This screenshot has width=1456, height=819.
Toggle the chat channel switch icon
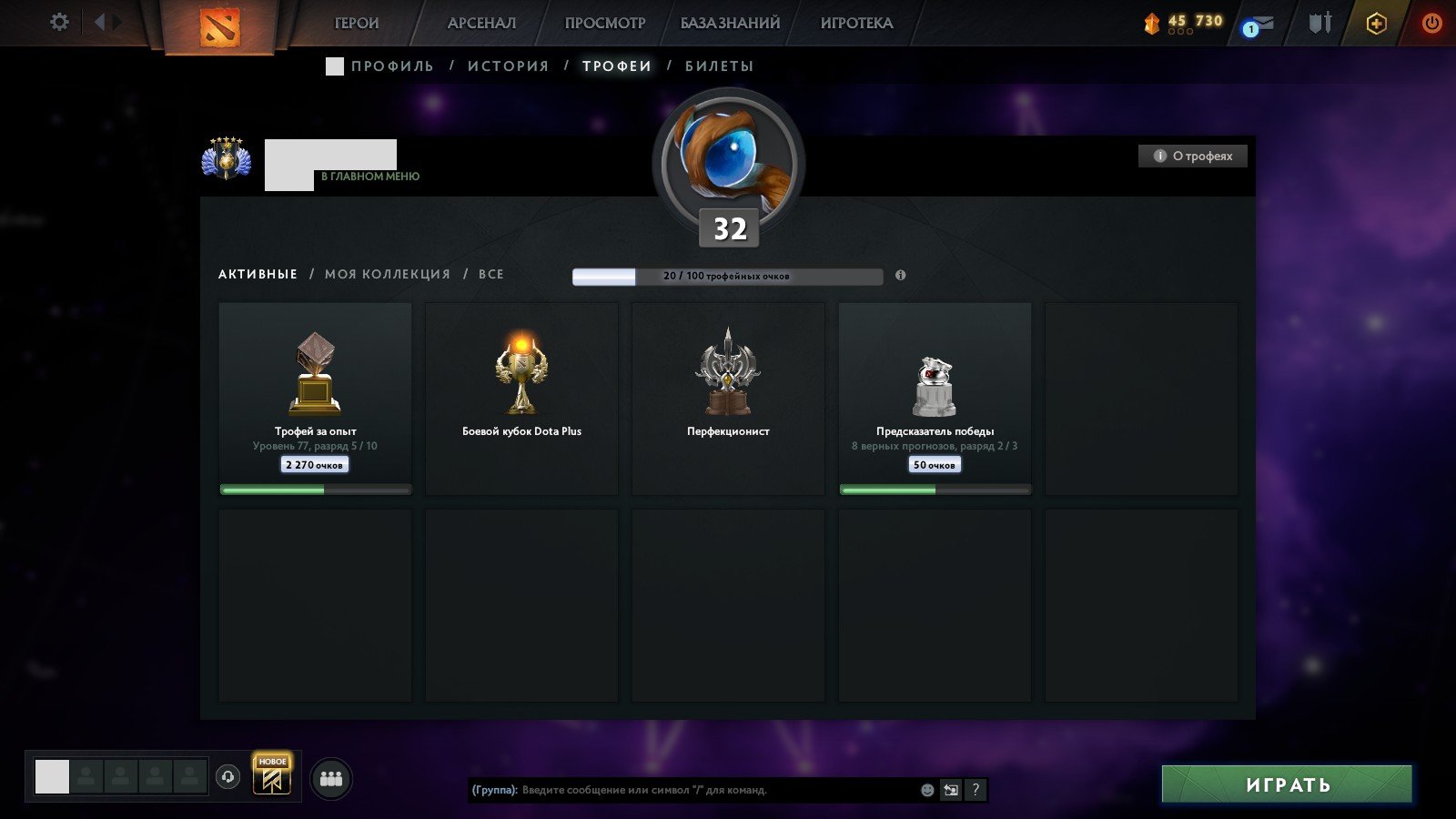point(950,790)
